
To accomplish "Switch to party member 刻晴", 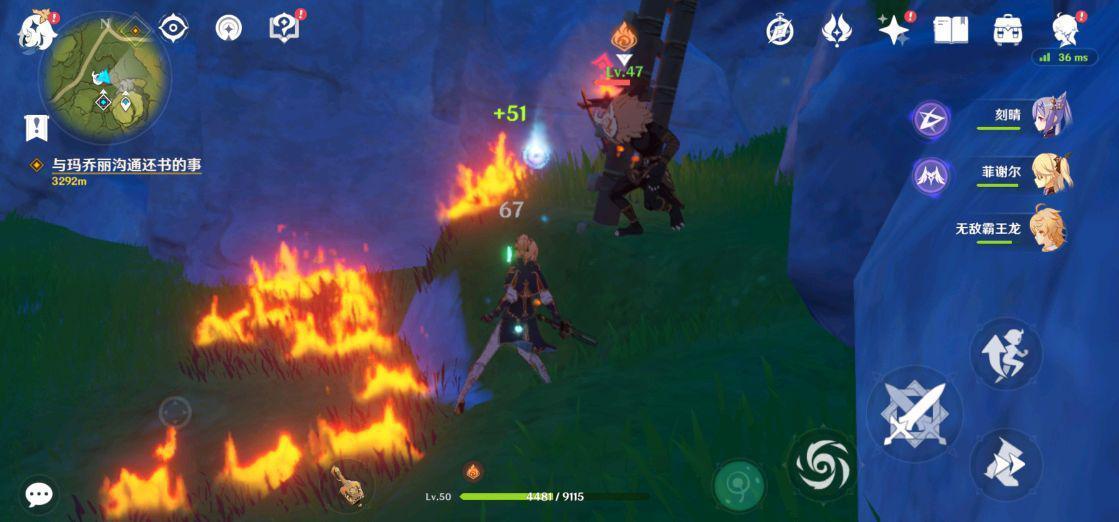I will pyautogui.click(x=1048, y=119).
